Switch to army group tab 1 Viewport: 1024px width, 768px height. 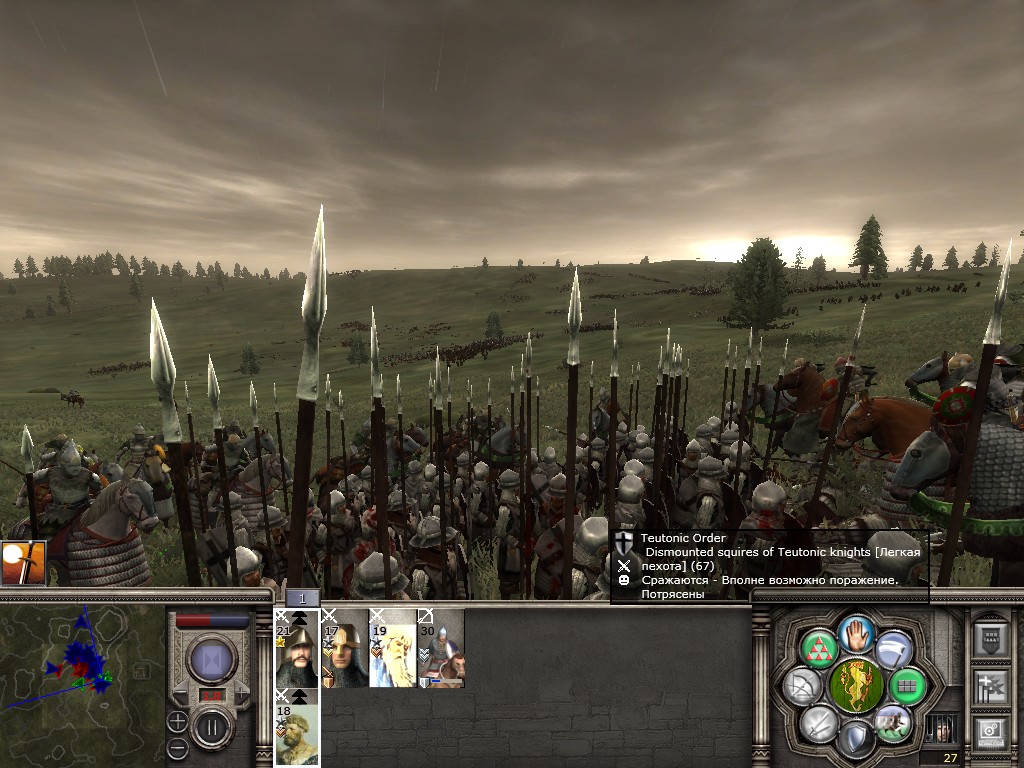point(303,598)
